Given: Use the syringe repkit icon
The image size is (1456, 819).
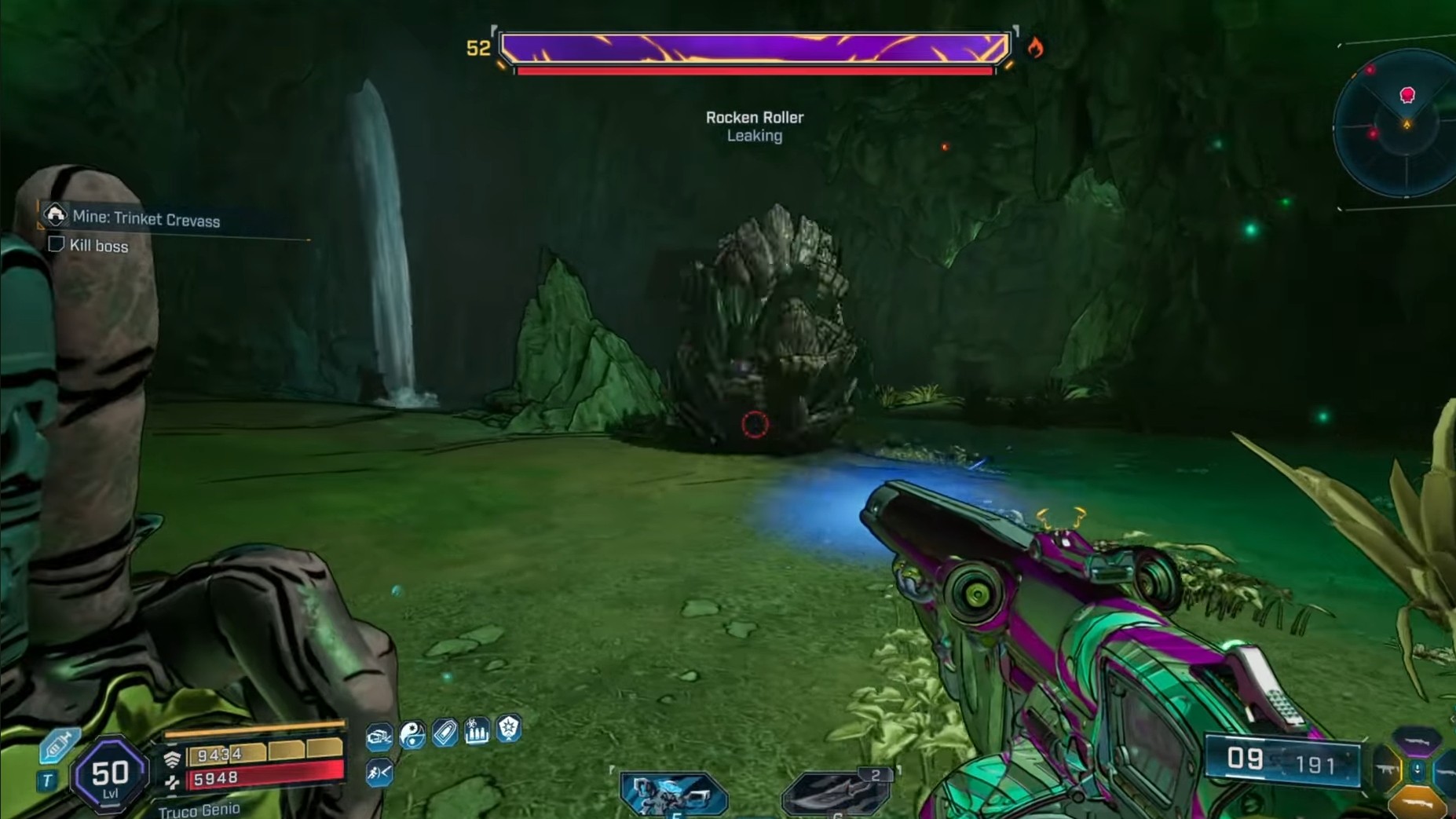Looking at the screenshot, I should [58, 744].
